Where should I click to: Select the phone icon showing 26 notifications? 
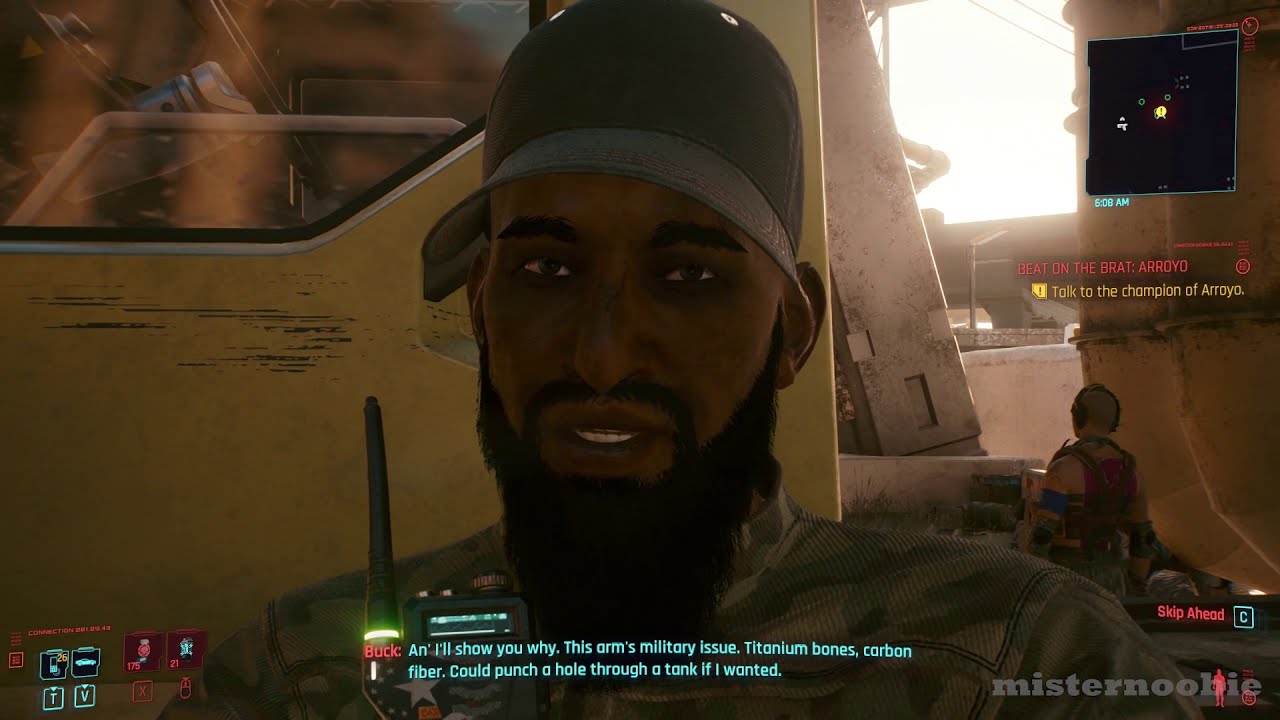(x=53, y=666)
